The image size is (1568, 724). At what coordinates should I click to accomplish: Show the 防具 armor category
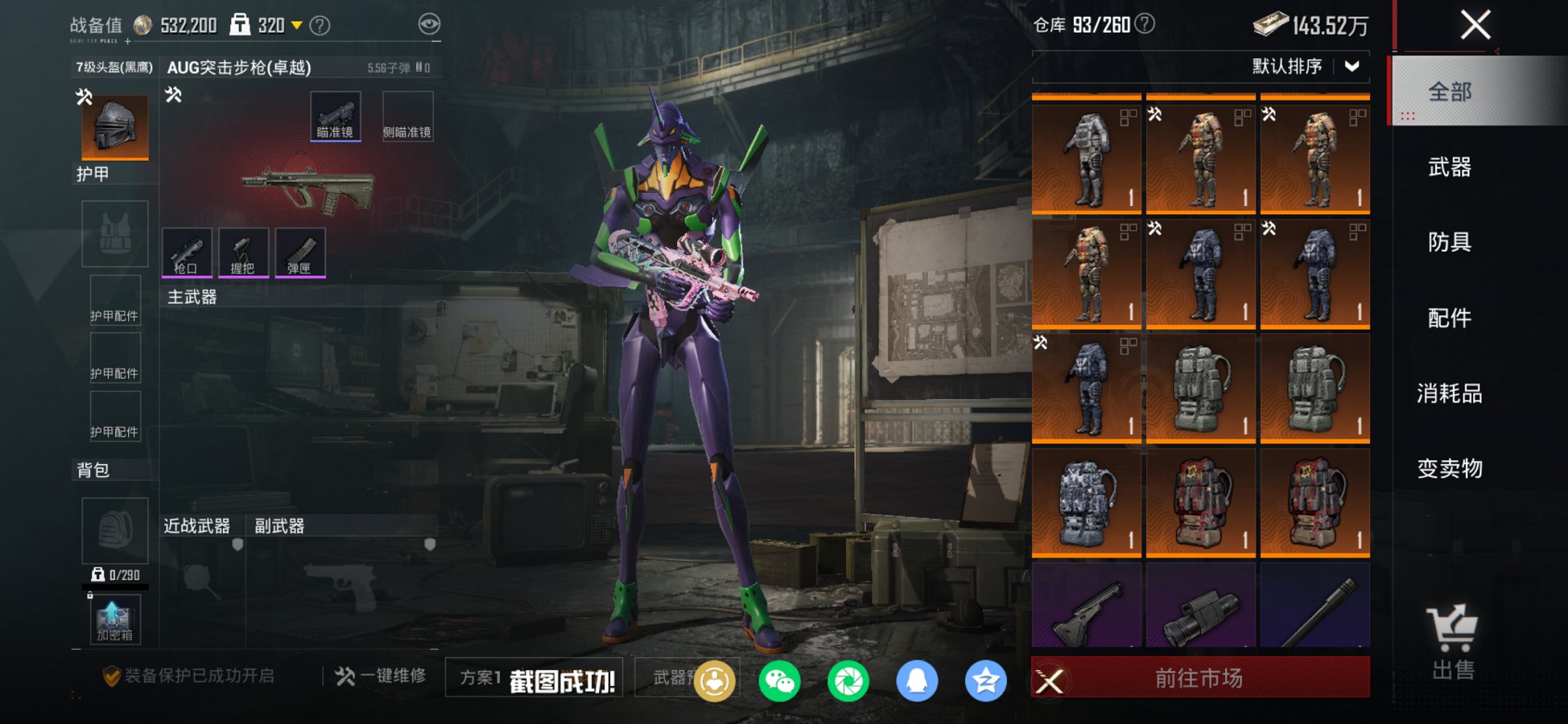1450,242
